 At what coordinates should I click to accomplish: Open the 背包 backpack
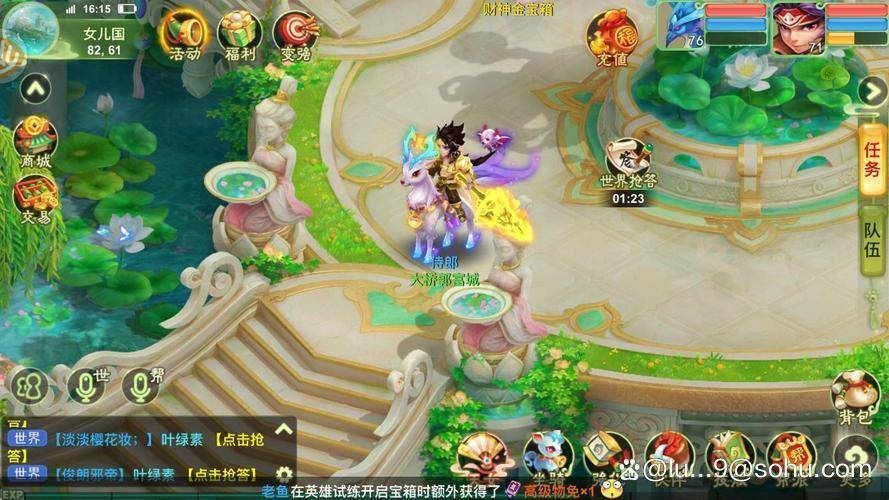click(x=853, y=397)
